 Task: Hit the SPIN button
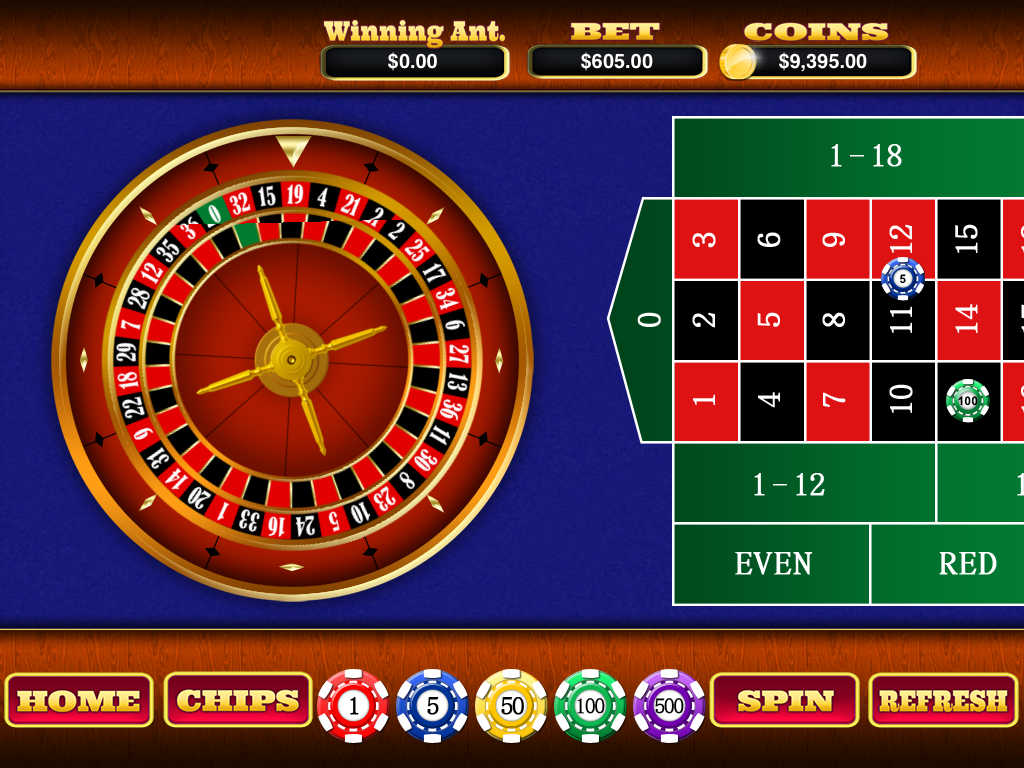click(785, 700)
